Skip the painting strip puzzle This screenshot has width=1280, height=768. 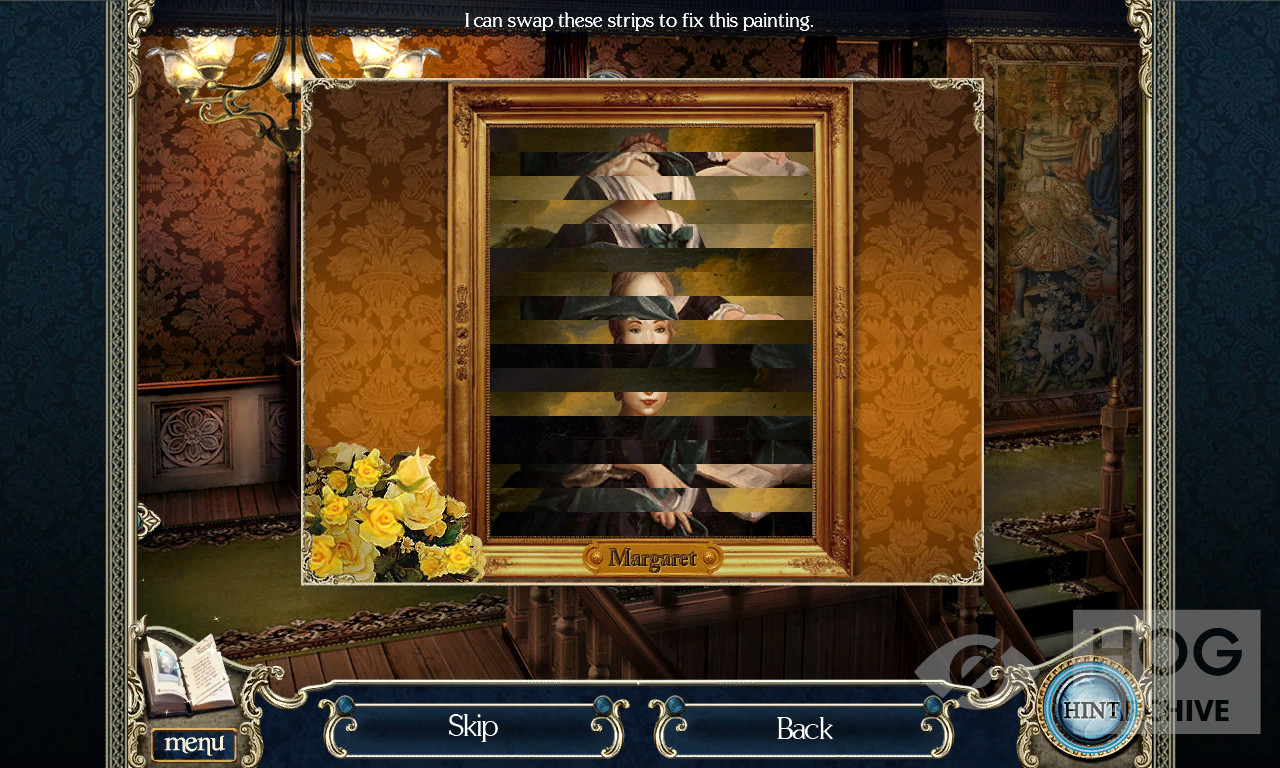point(473,726)
